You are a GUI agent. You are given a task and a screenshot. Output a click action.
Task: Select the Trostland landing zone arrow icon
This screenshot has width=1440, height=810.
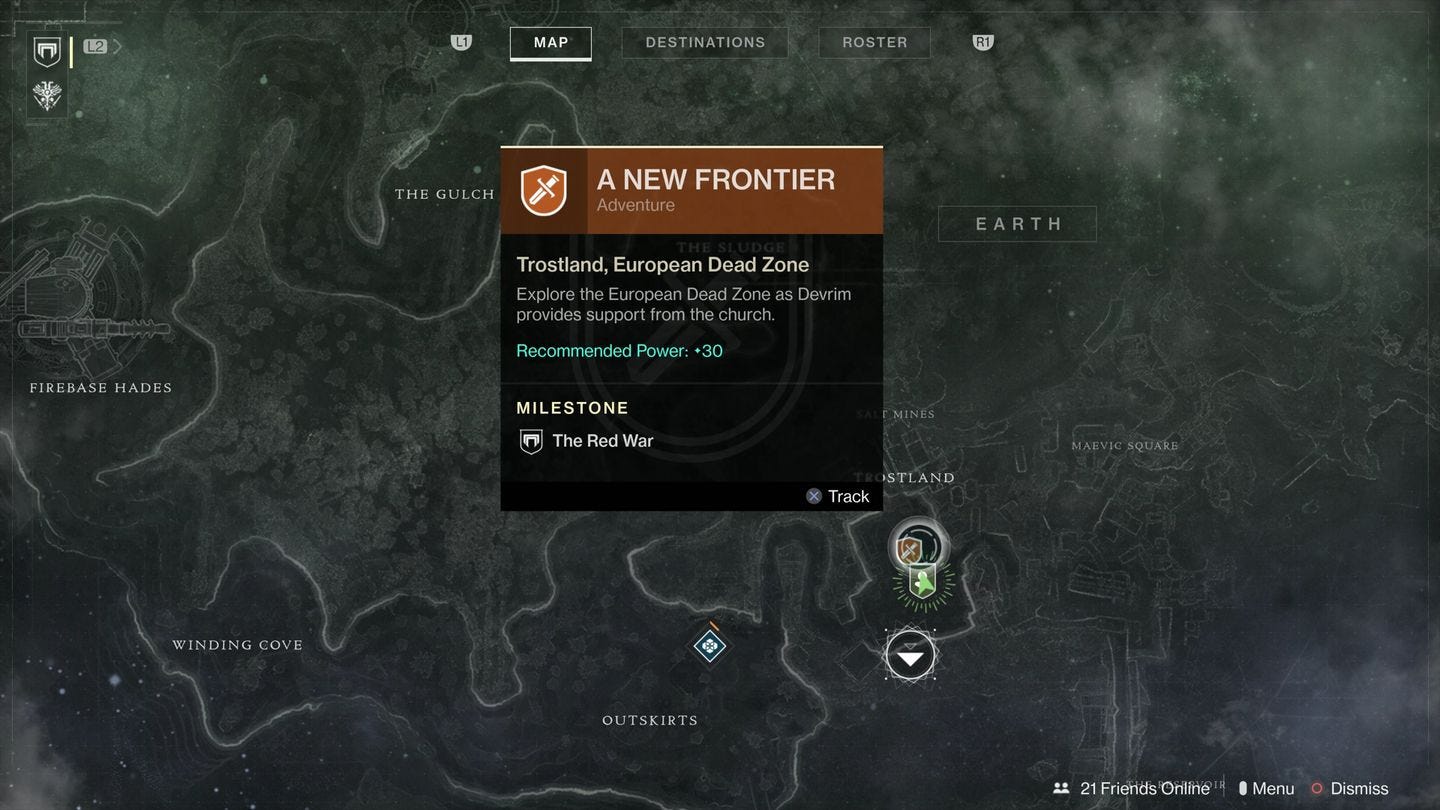[x=910, y=655]
